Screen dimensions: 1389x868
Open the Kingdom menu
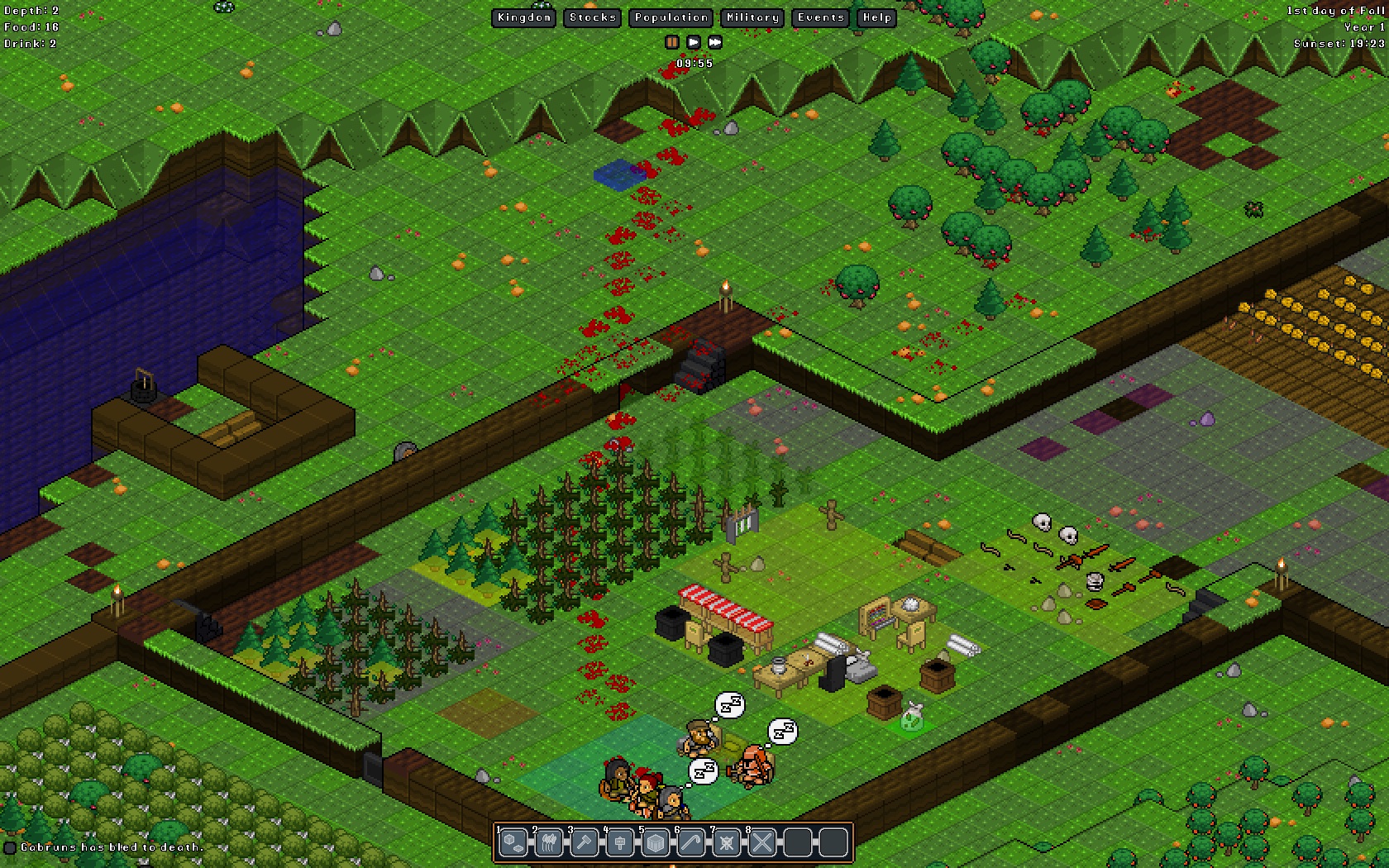[x=524, y=17]
